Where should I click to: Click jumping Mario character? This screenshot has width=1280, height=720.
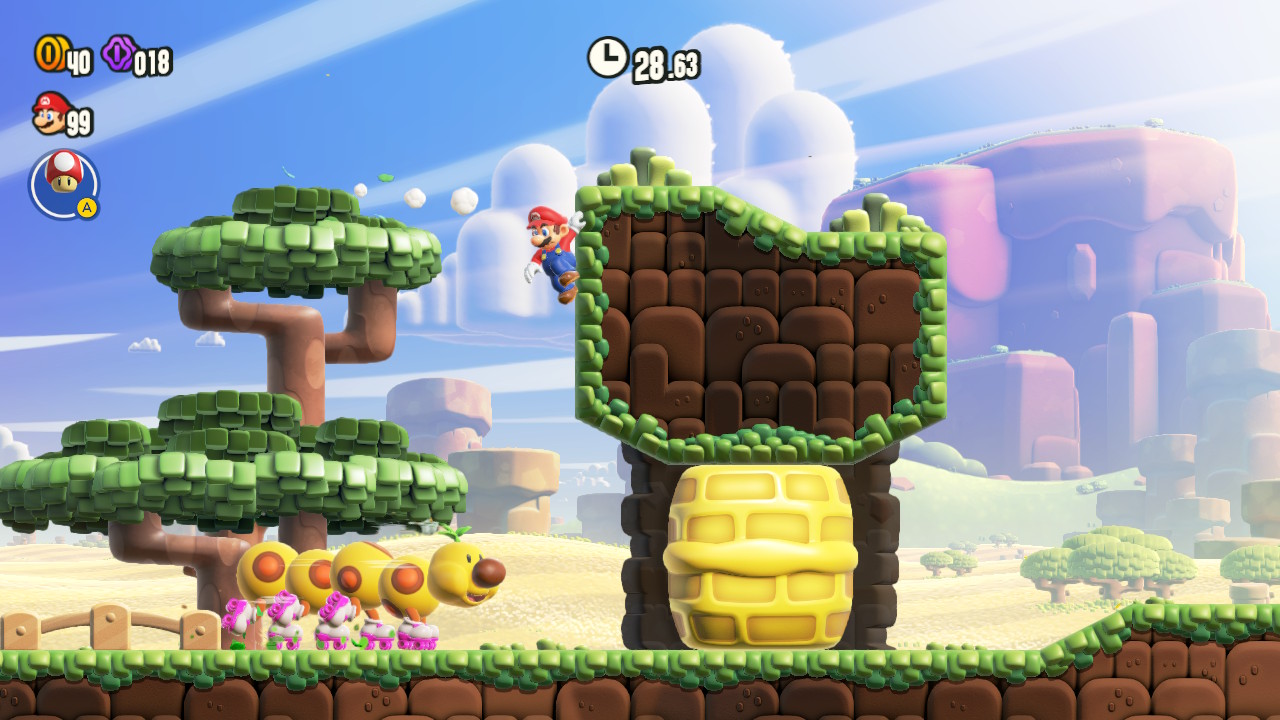(548, 255)
